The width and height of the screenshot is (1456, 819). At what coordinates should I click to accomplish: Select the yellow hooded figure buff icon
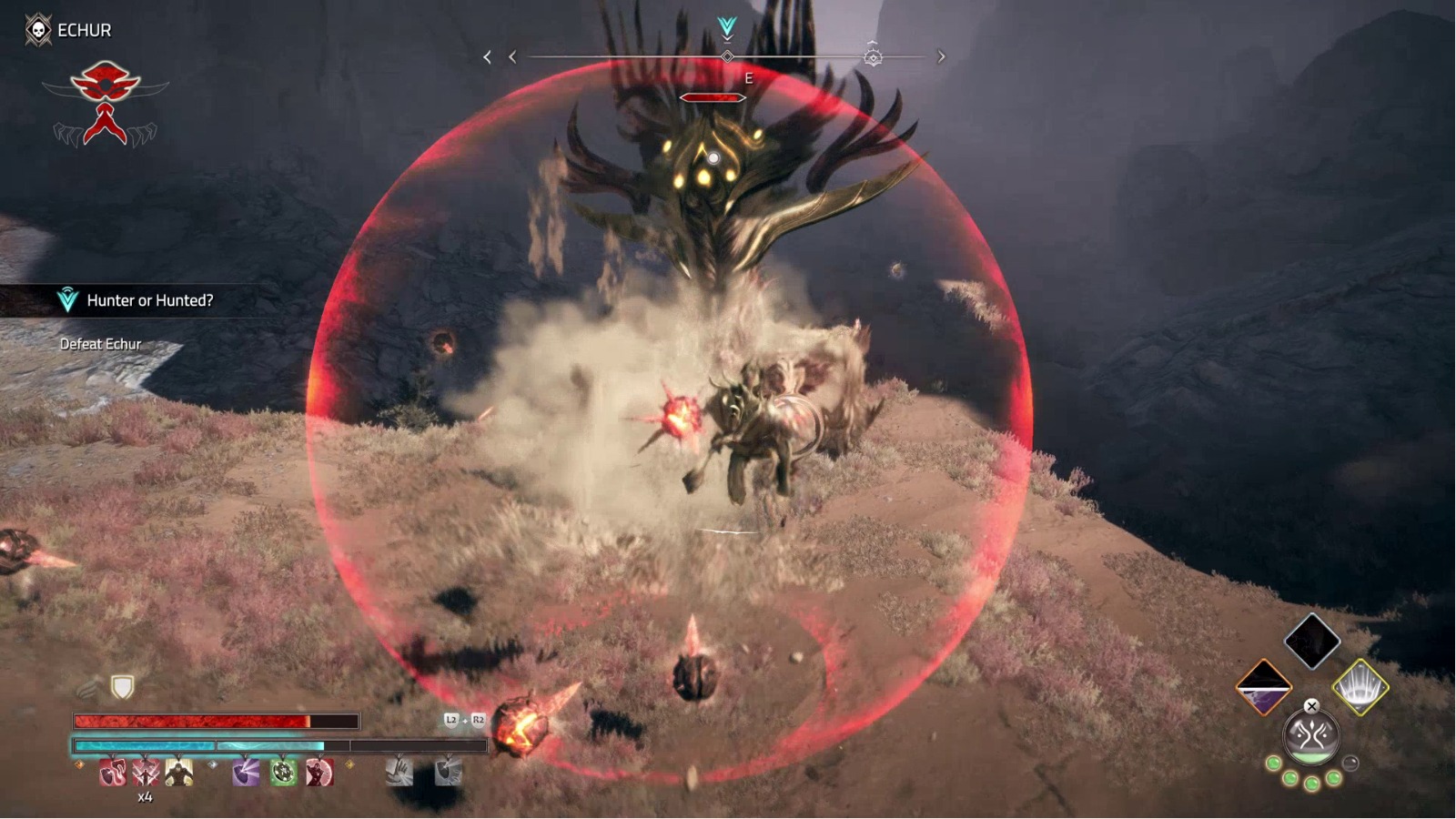[179, 773]
